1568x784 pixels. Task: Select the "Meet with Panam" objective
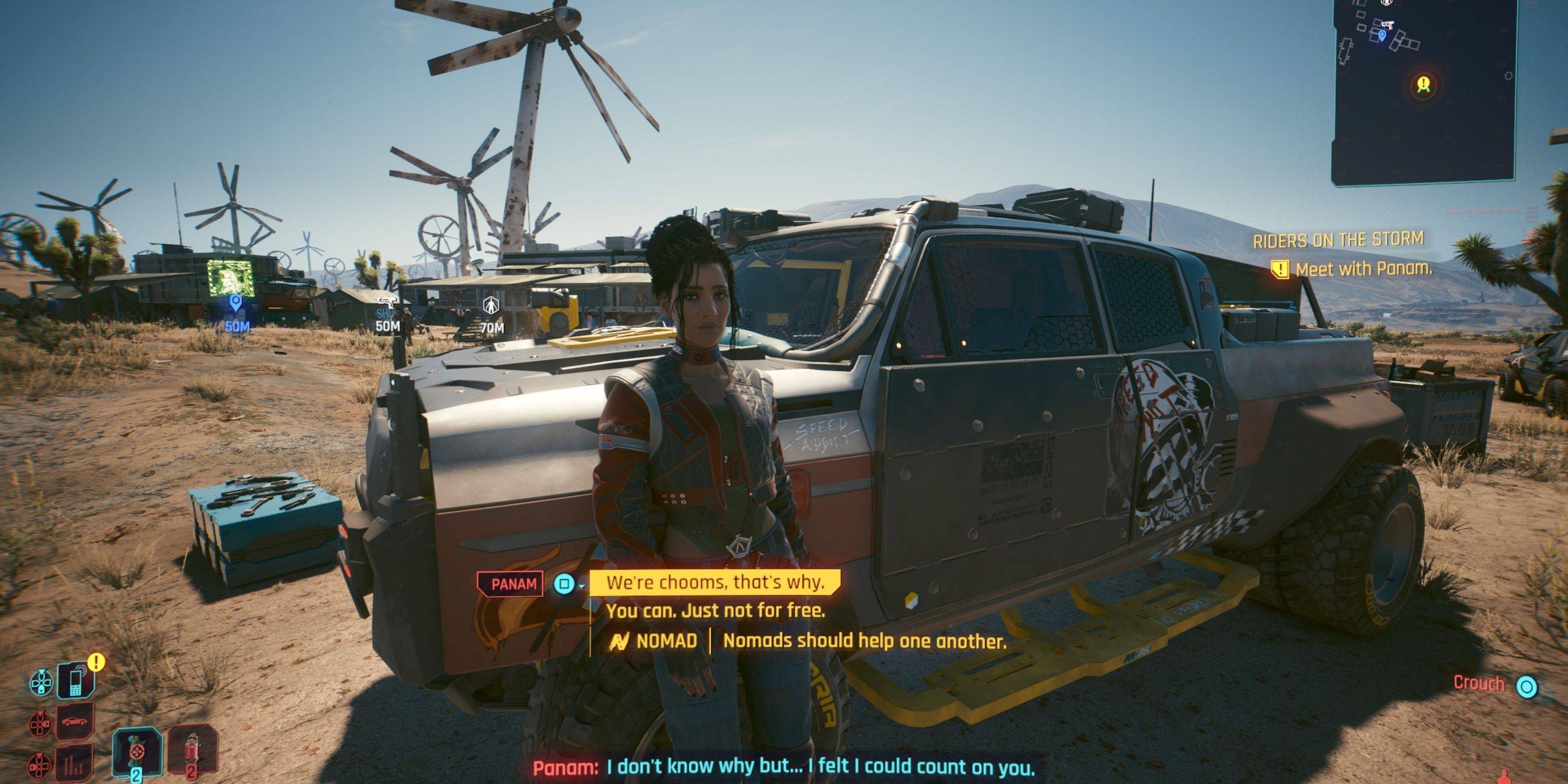(x=1362, y=269)
